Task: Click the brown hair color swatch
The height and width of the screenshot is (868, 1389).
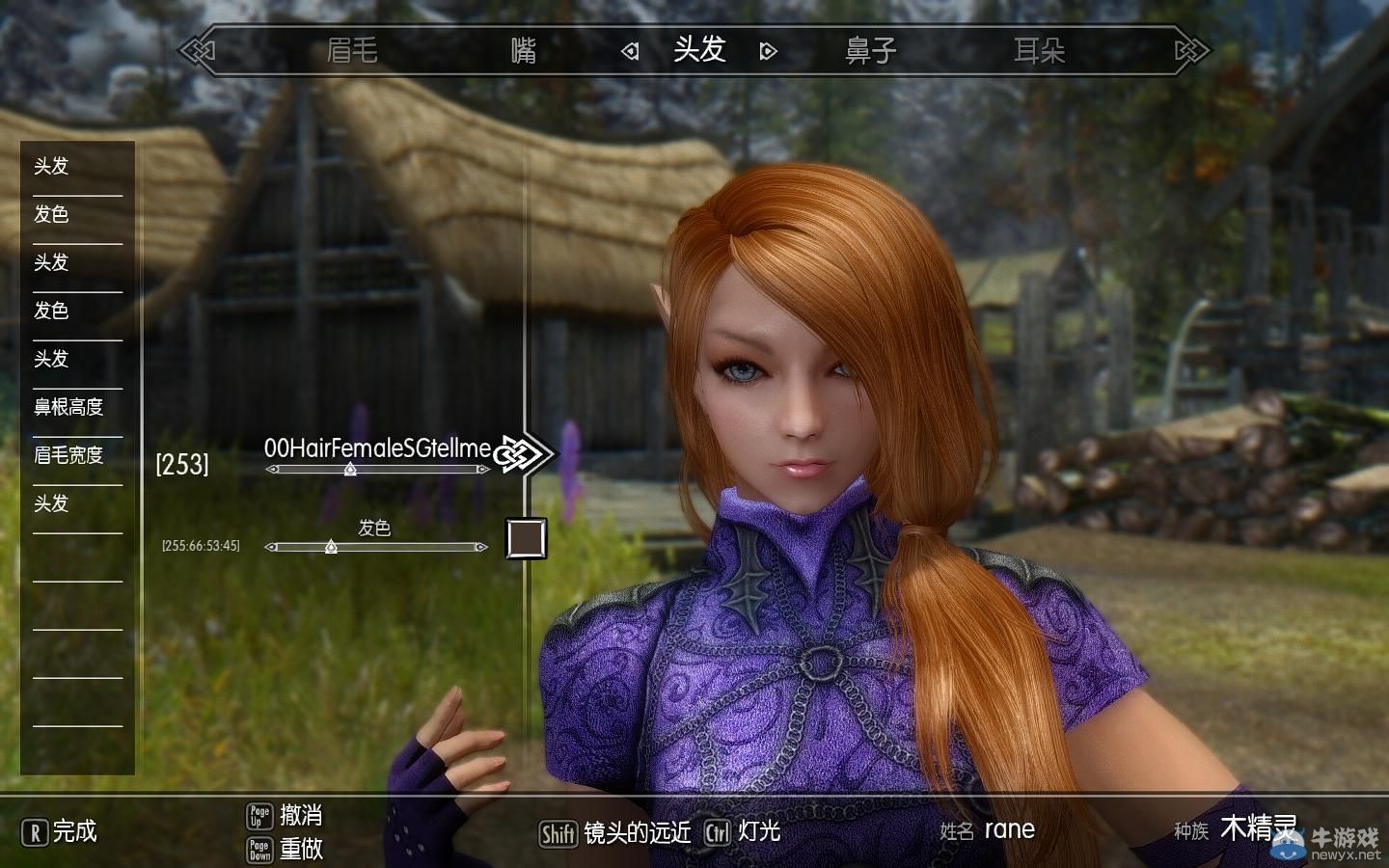Action: click(524, 539)
